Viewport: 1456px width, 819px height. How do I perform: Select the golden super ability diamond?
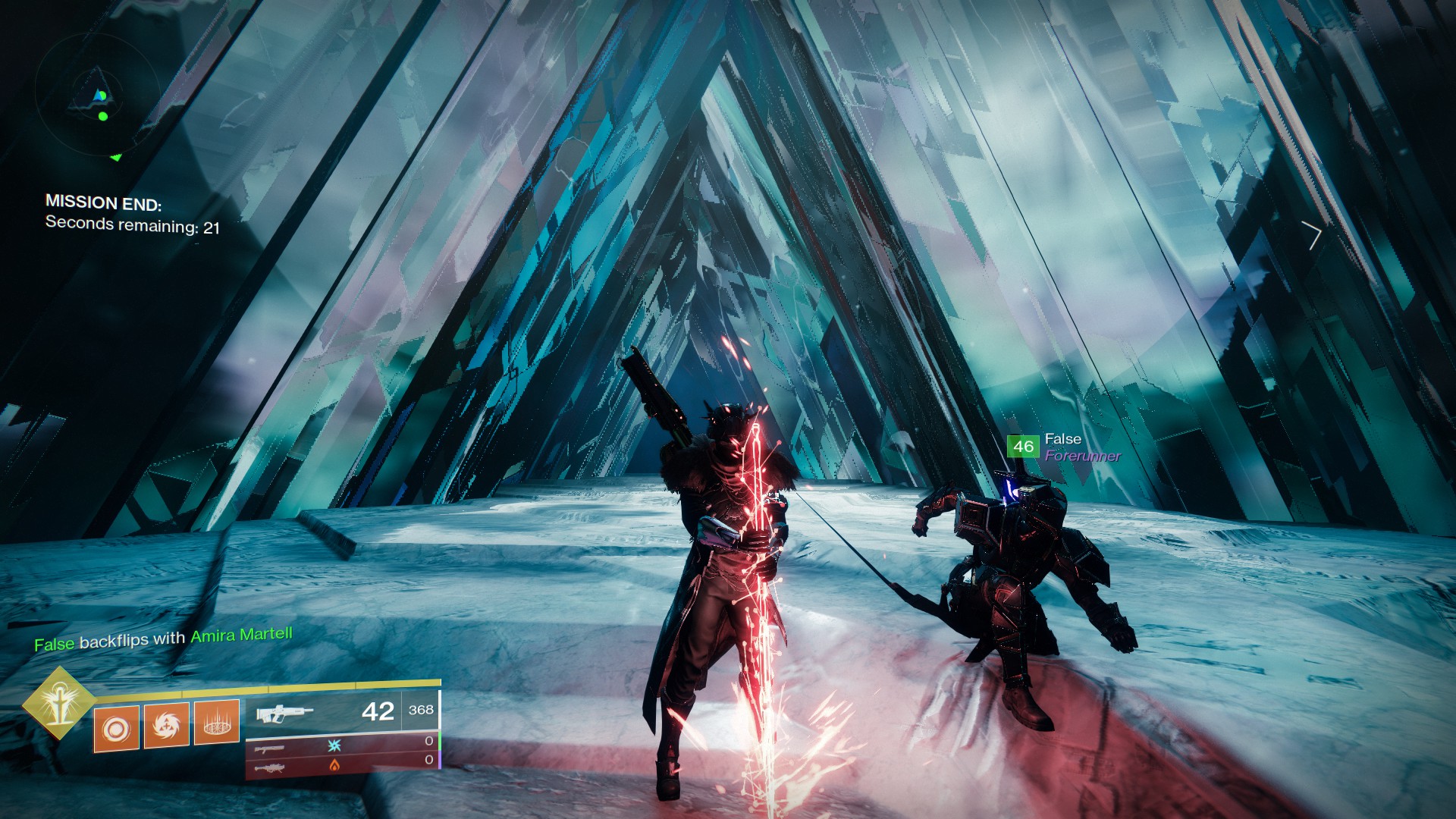coord(58,703)
